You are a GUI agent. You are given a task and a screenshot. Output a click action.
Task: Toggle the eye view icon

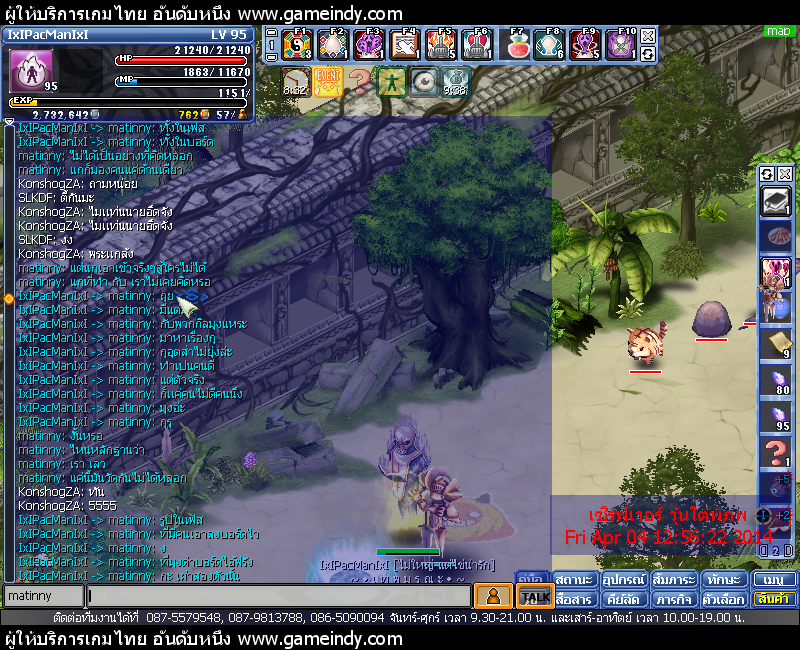[x=423, y=80]
